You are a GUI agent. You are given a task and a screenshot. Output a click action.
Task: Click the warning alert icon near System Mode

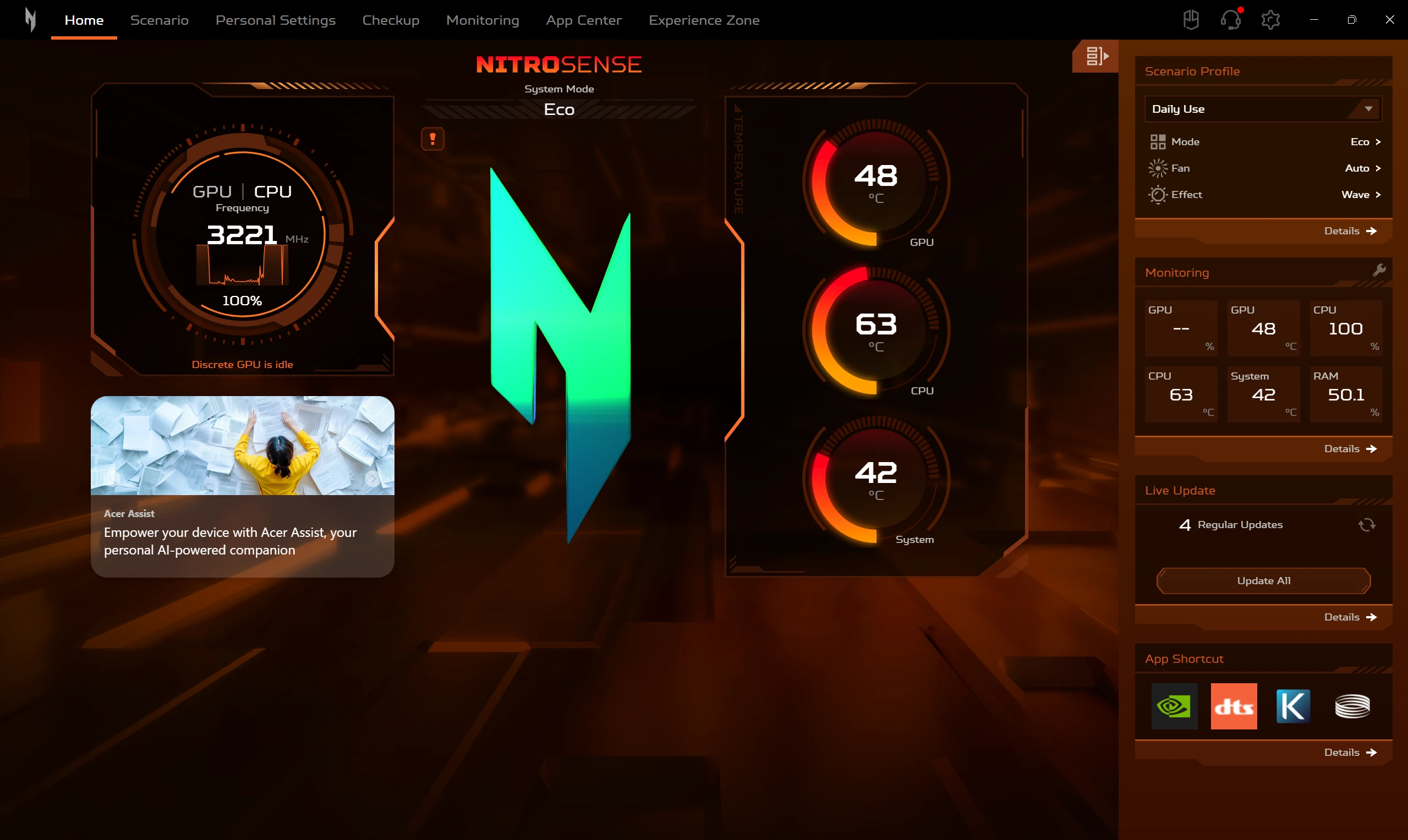432,139
